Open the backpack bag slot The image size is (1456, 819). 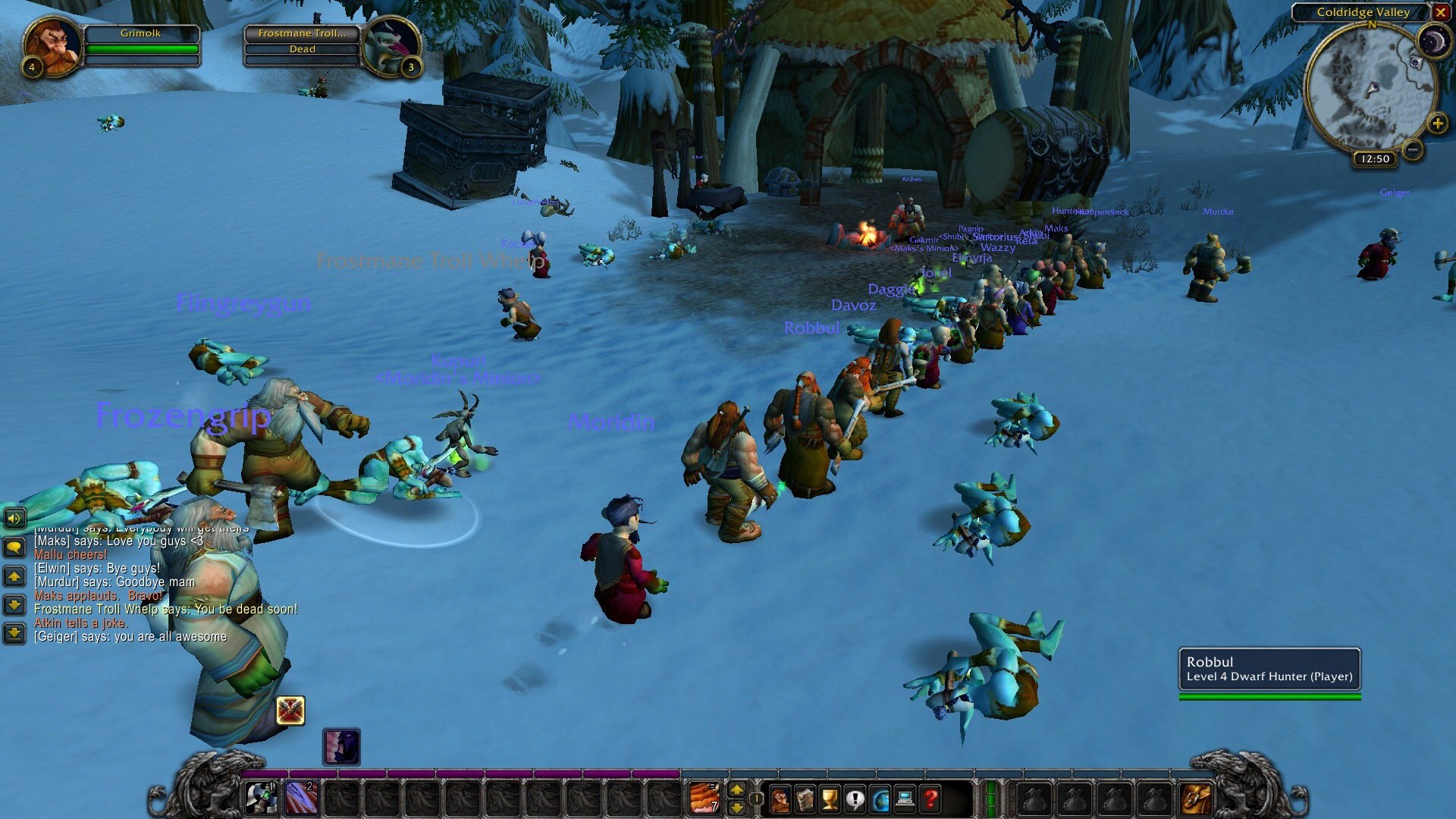tap(1196, 799)
